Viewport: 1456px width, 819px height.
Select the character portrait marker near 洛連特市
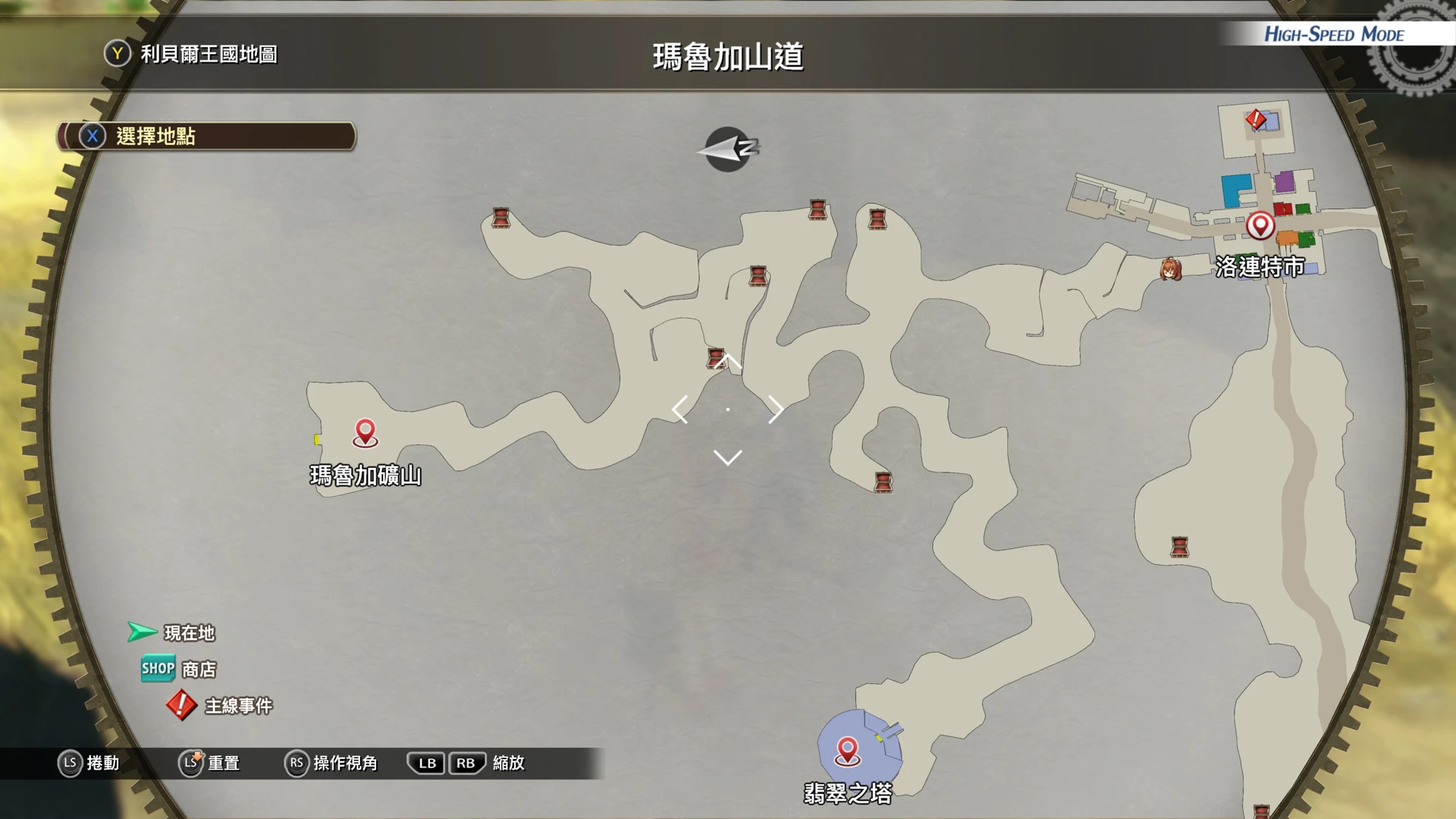[1170, 269]
